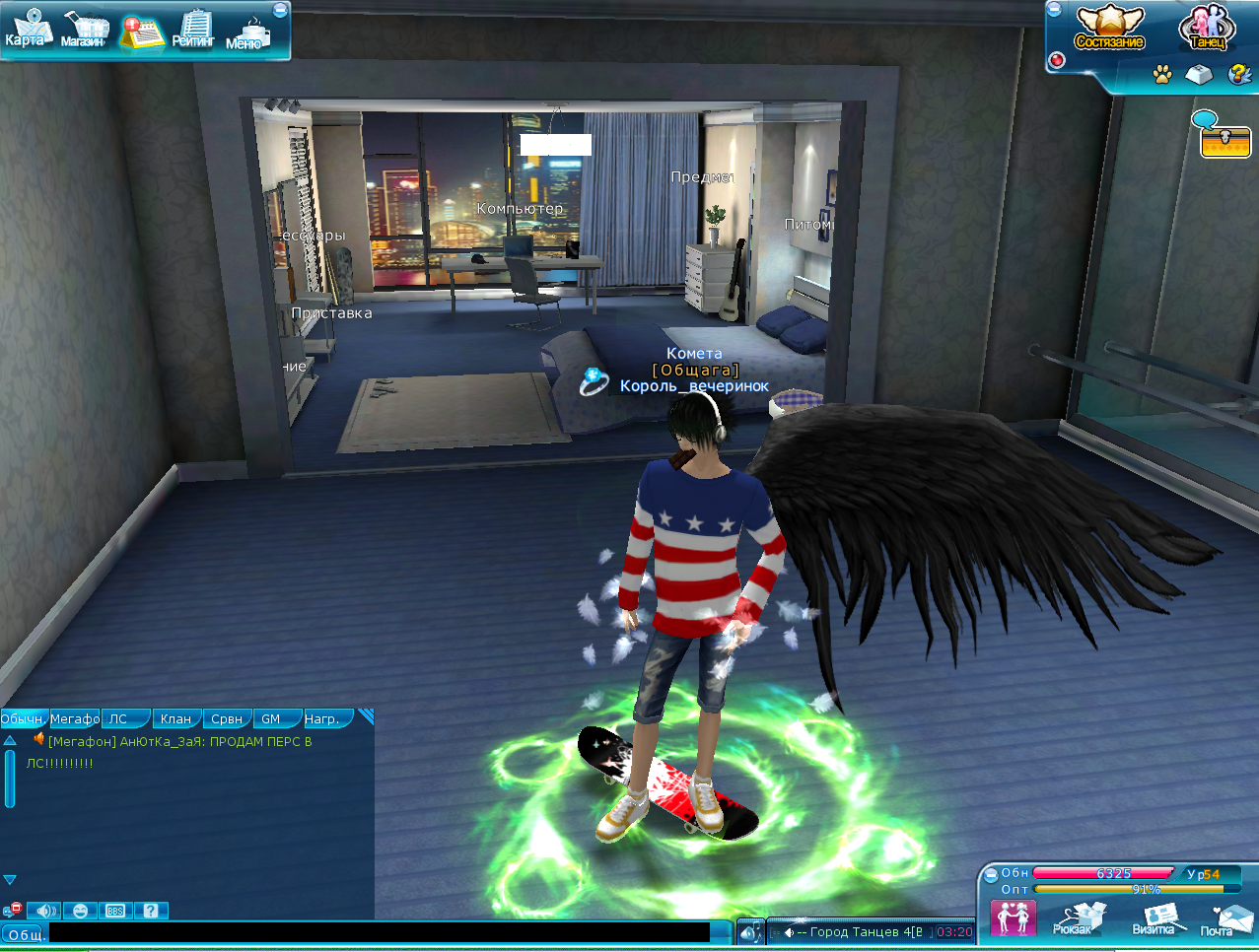
Task: Show the Рейтинг rankings
Action: click(x=194, y=30)
